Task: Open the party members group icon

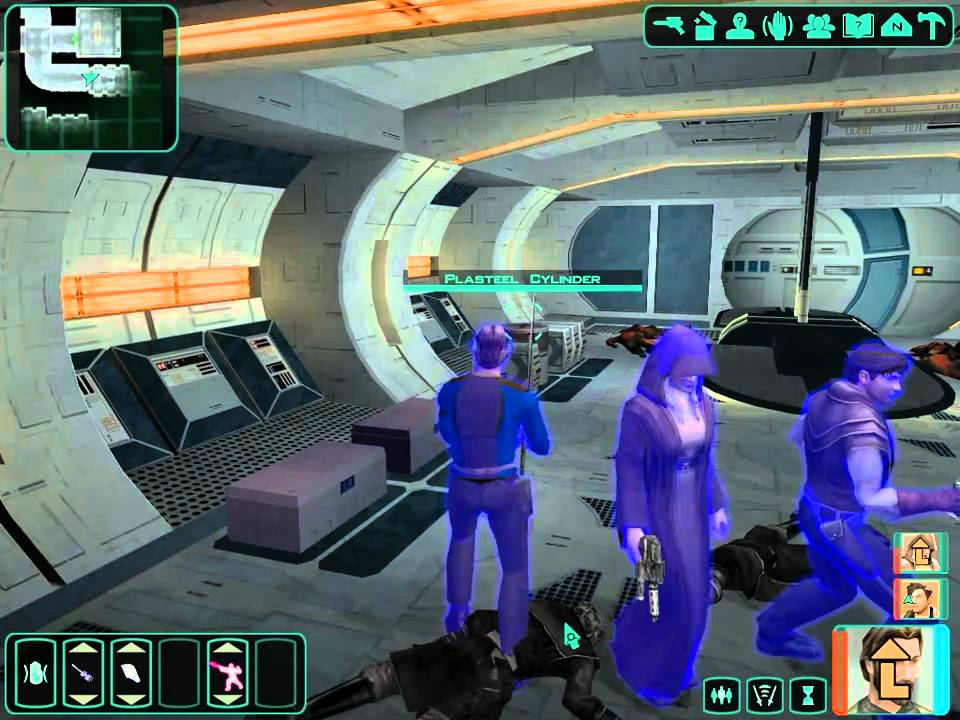Action: click(818, 26)
